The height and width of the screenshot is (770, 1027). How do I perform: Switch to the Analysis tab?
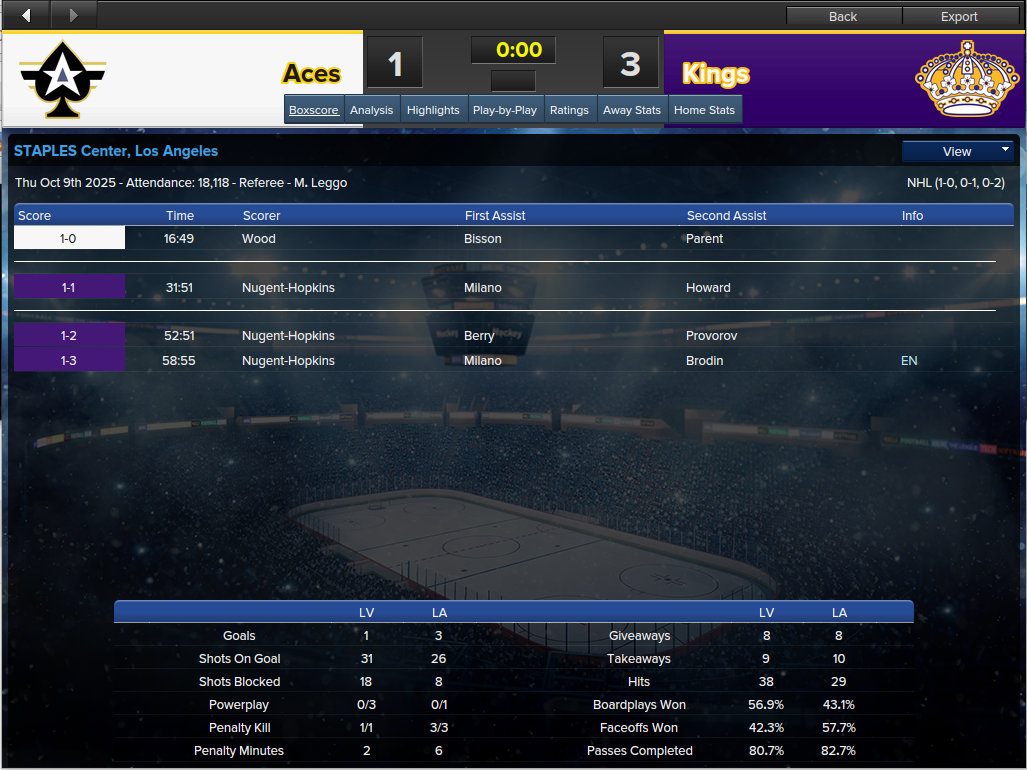tap(371, 110)
